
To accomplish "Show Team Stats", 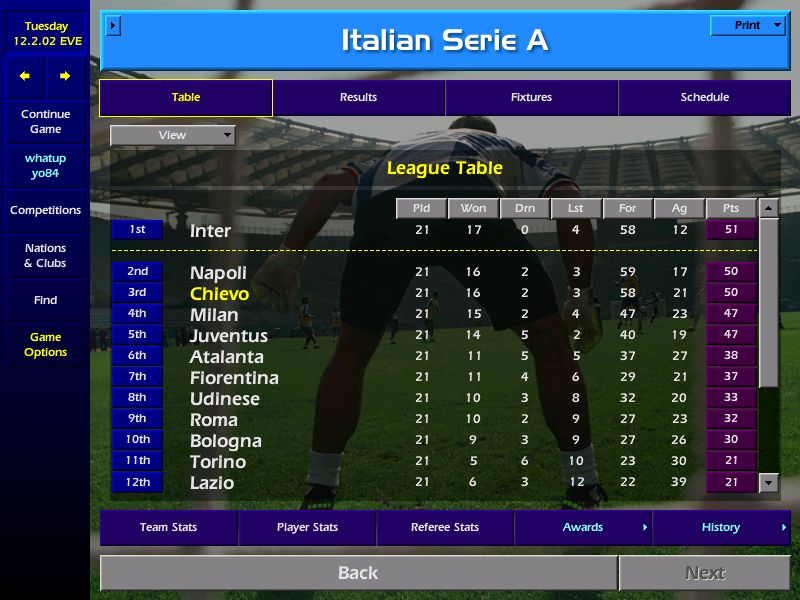I will (168, 527).
